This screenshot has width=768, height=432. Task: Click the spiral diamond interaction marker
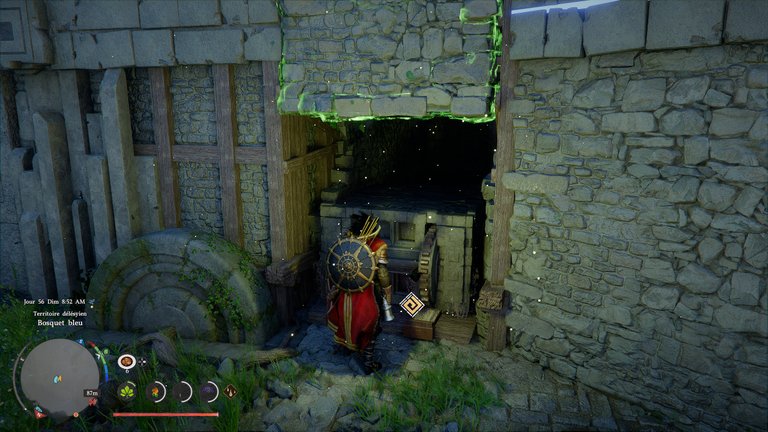(411, 303)
